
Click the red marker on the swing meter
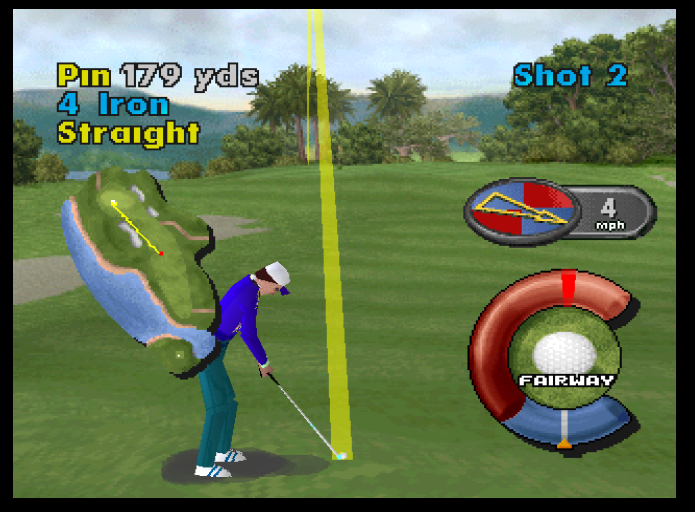pos(568,286)
